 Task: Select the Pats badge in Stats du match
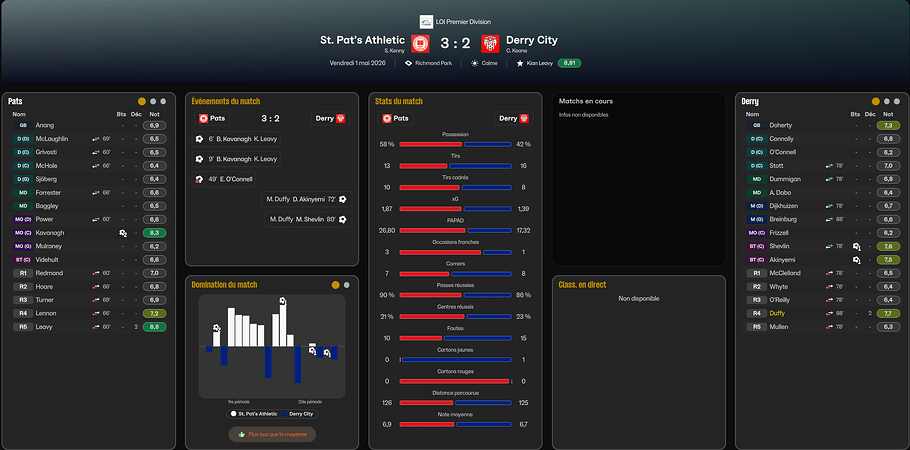(395, 118)
